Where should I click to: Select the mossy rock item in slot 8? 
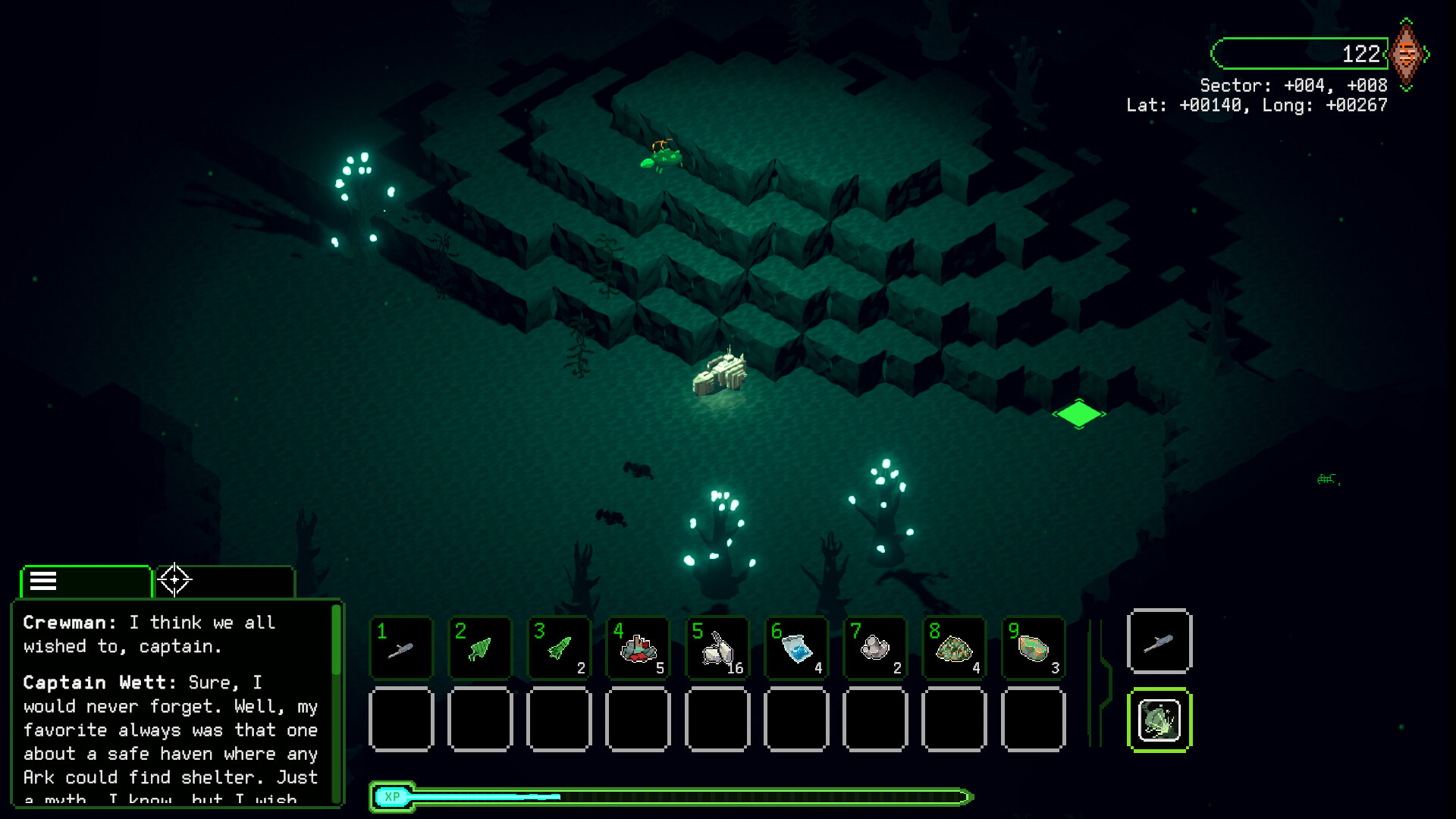[x=953, y=648]
